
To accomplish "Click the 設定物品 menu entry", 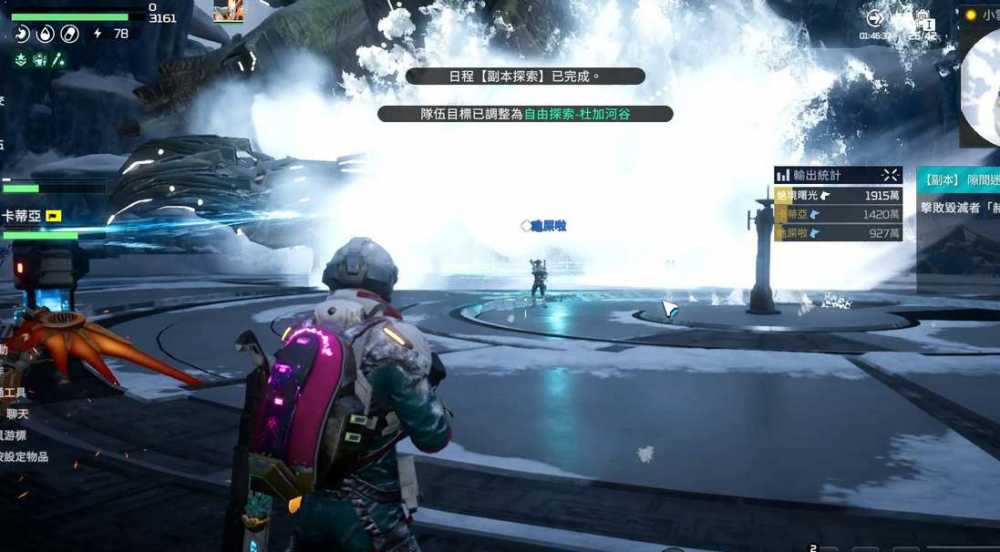I will click(24, 457).
